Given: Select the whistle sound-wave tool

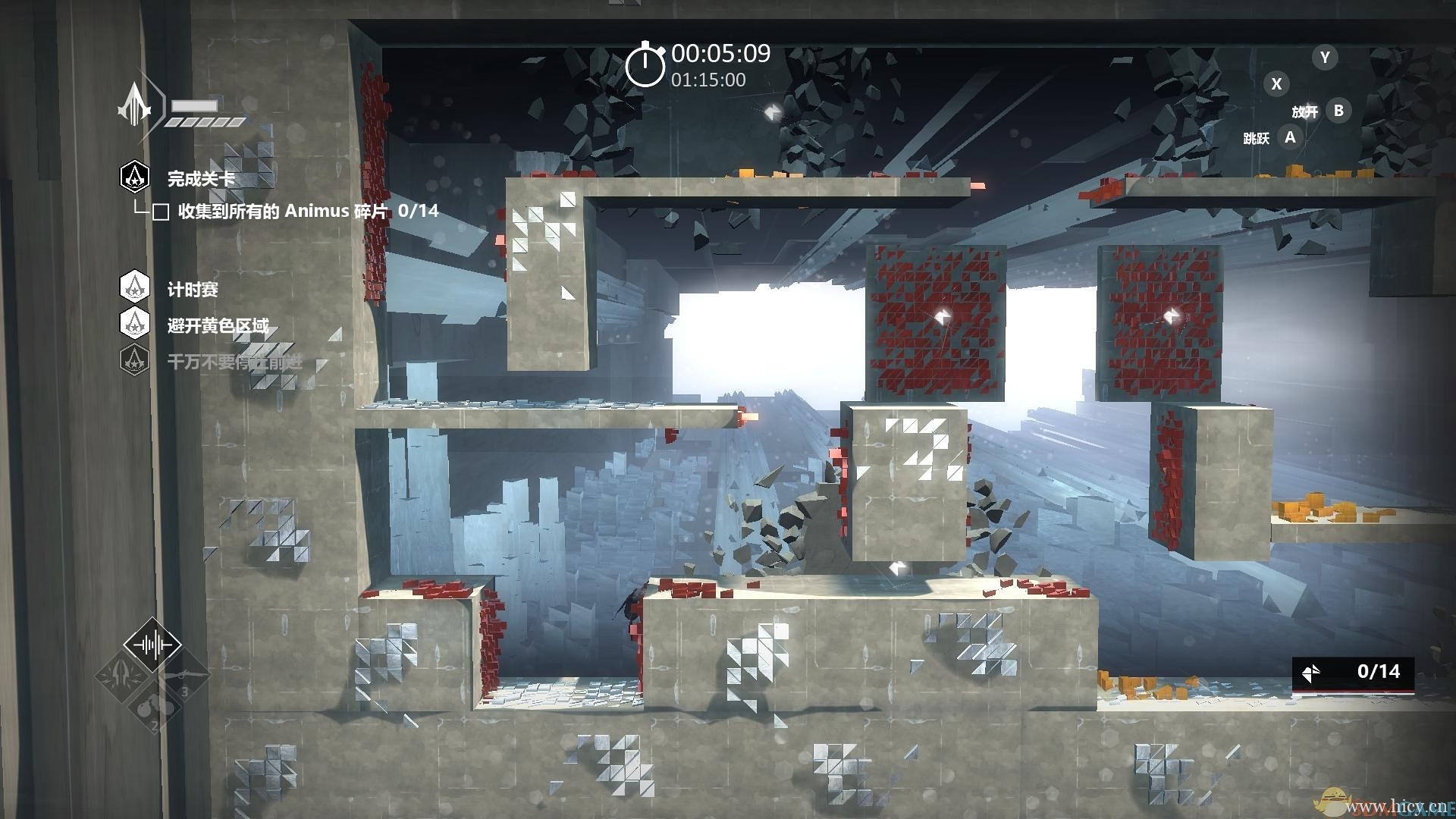Looking at the screenshot, I should (x=152, y=645).
